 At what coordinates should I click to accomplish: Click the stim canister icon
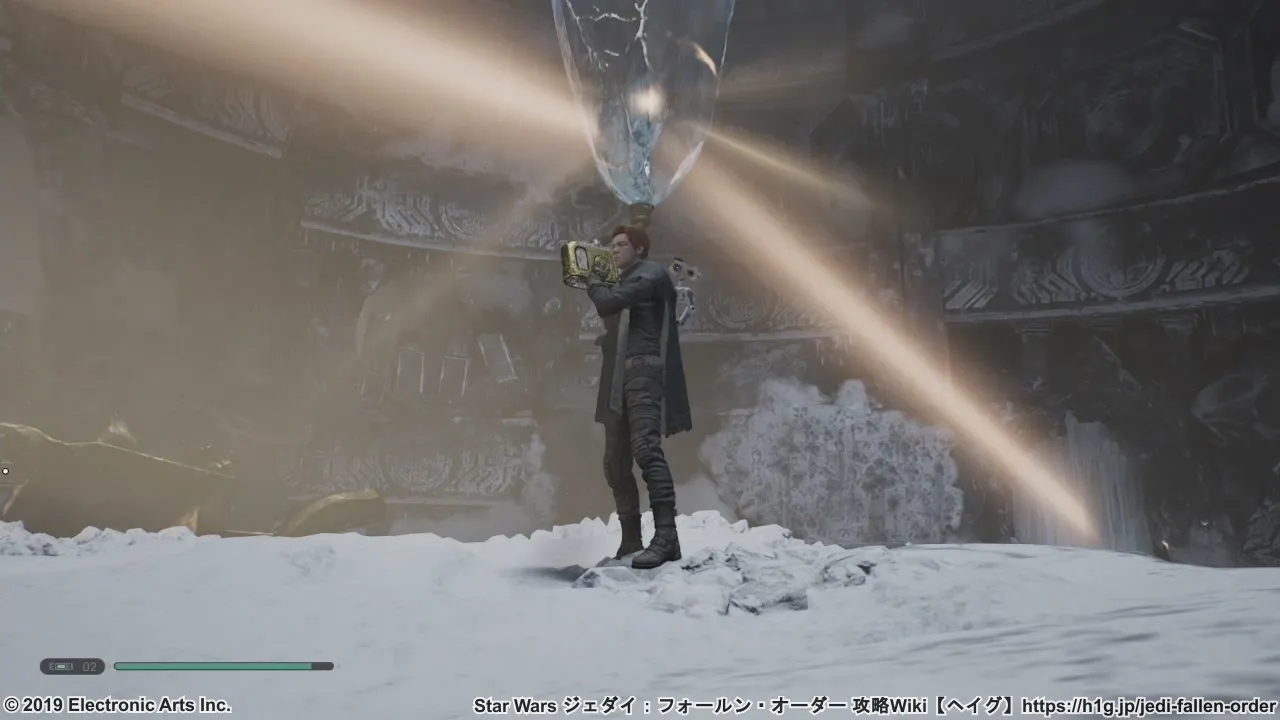click(x=64, y=666)
